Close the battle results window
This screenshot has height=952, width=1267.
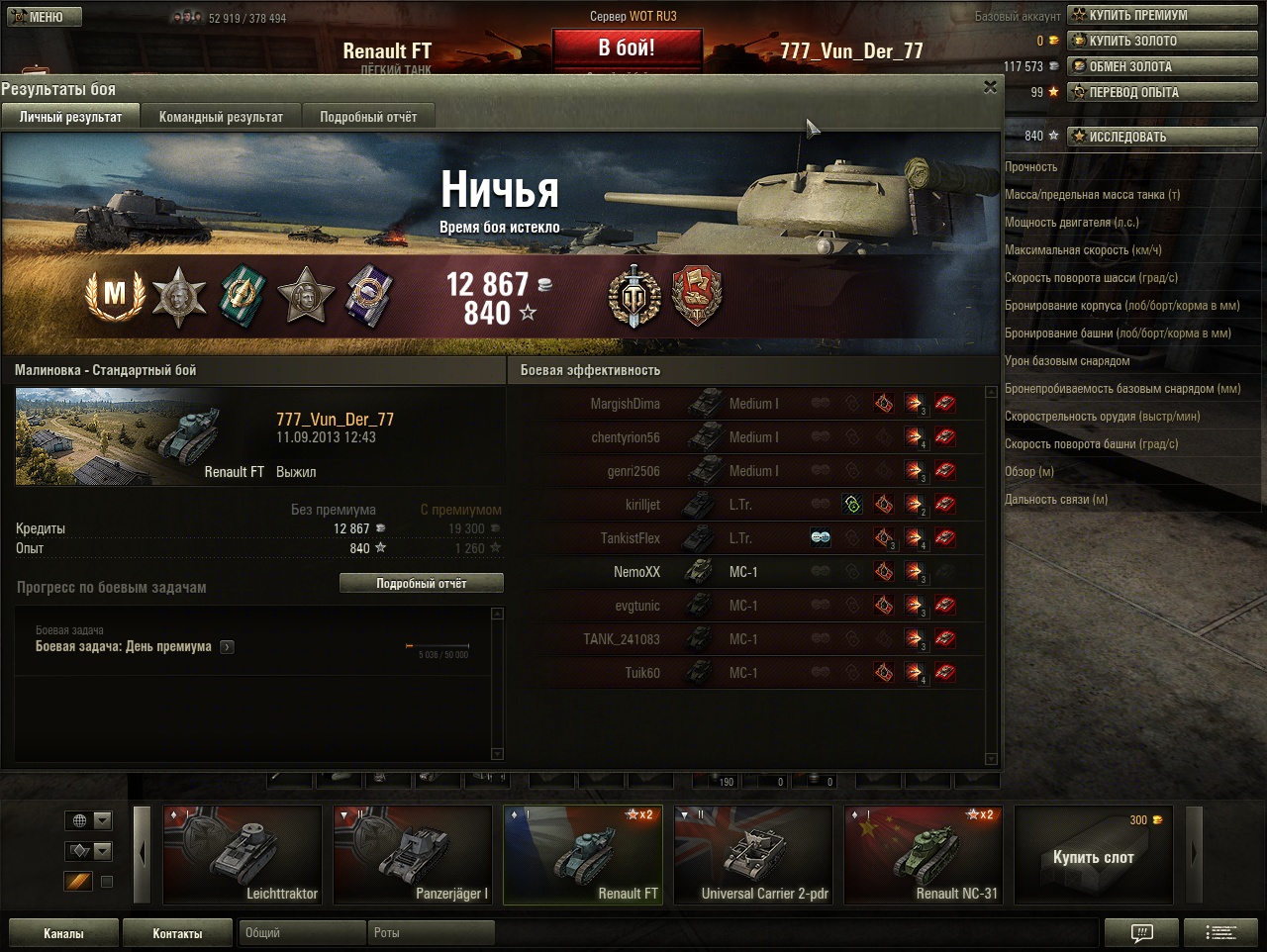[x=990, y=88]
